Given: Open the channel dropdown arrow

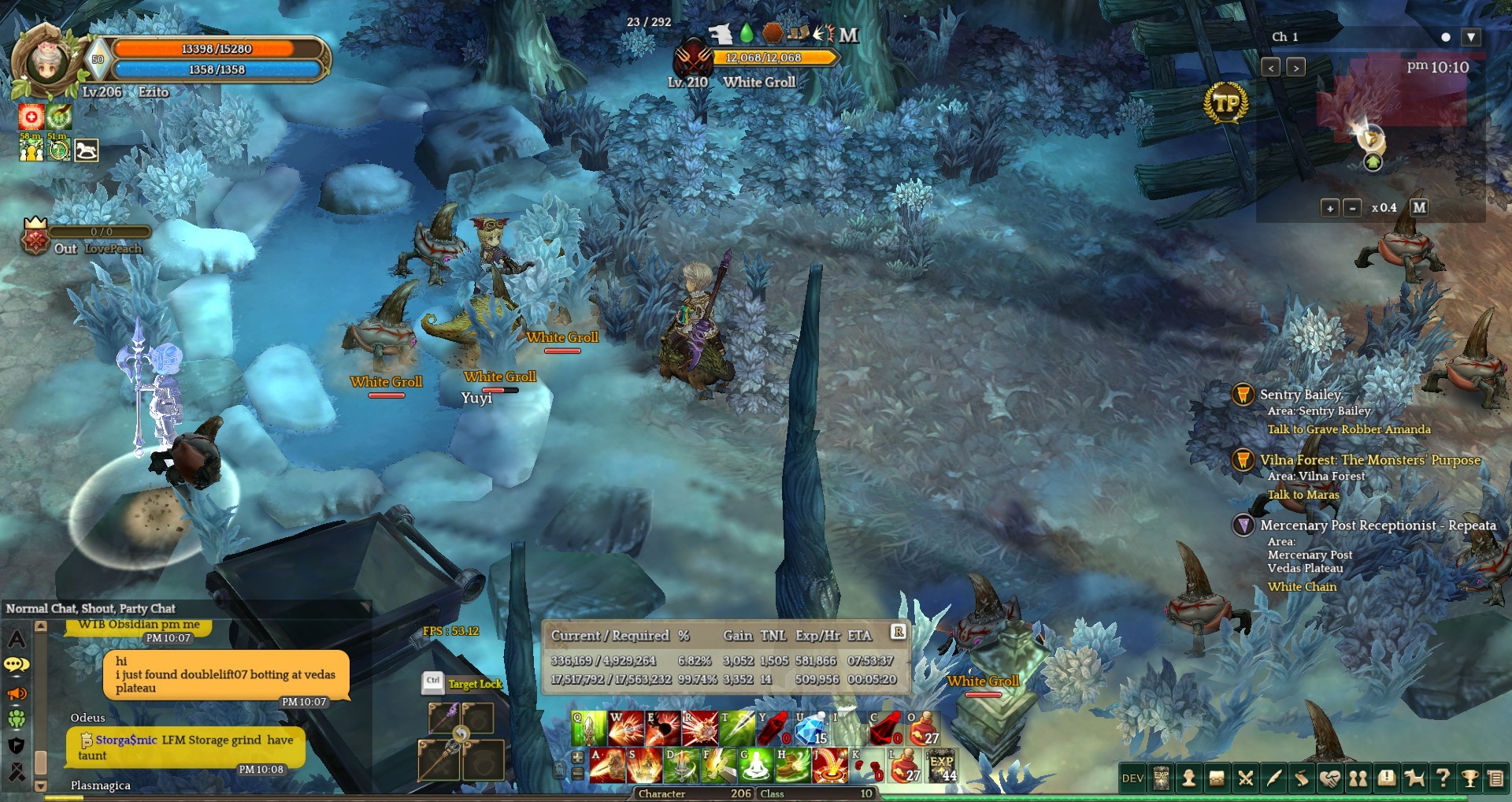Looking at the screenshot, I should point(1471,37).
